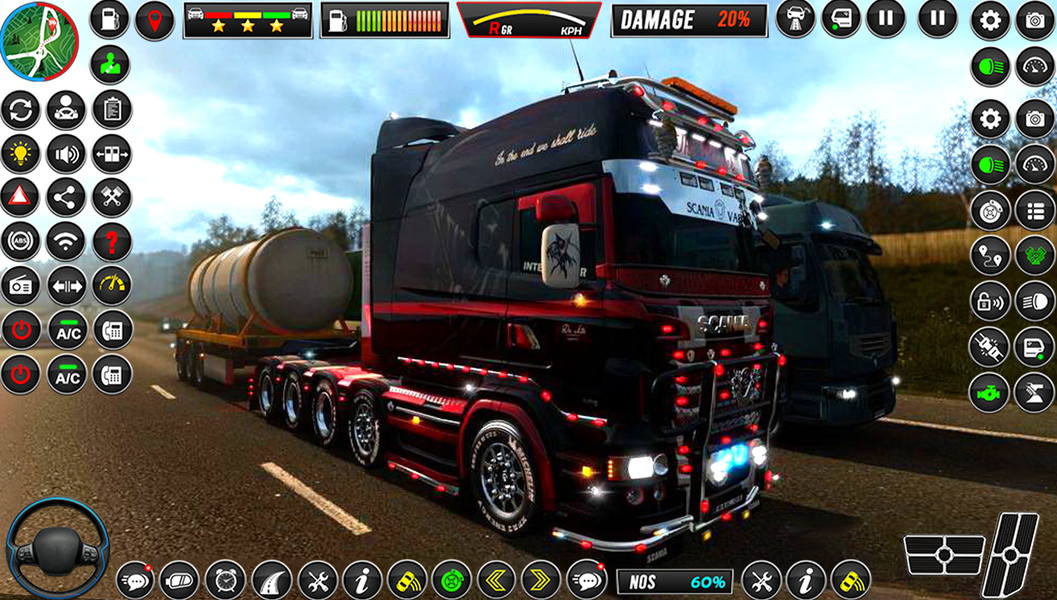Image resolution: width=1057 pixels, height=600 pixels.
Task: Tap the fuel pump icon button
Action: point(109,19)
